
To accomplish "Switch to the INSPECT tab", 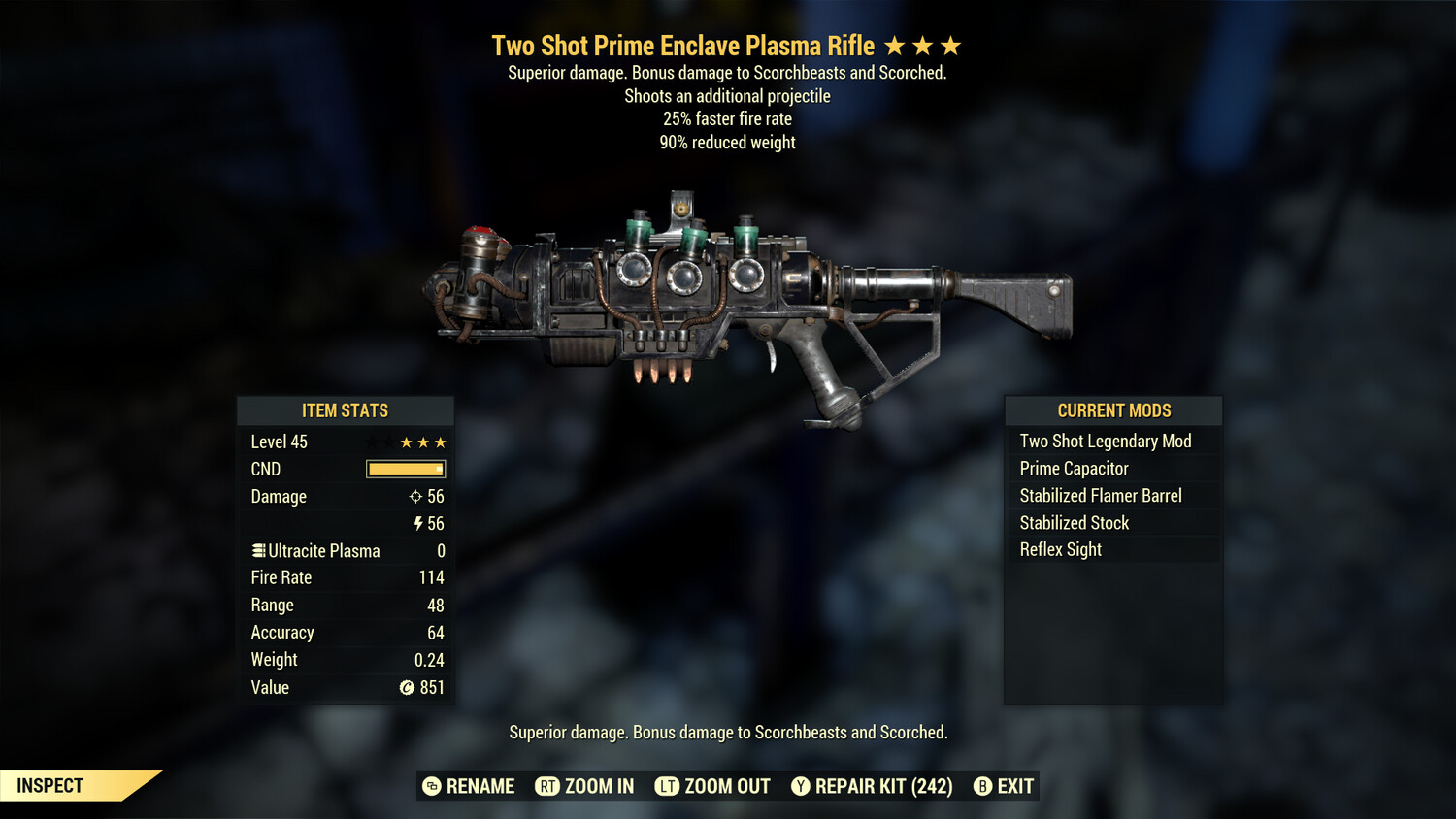I will (x=50, y=785).
